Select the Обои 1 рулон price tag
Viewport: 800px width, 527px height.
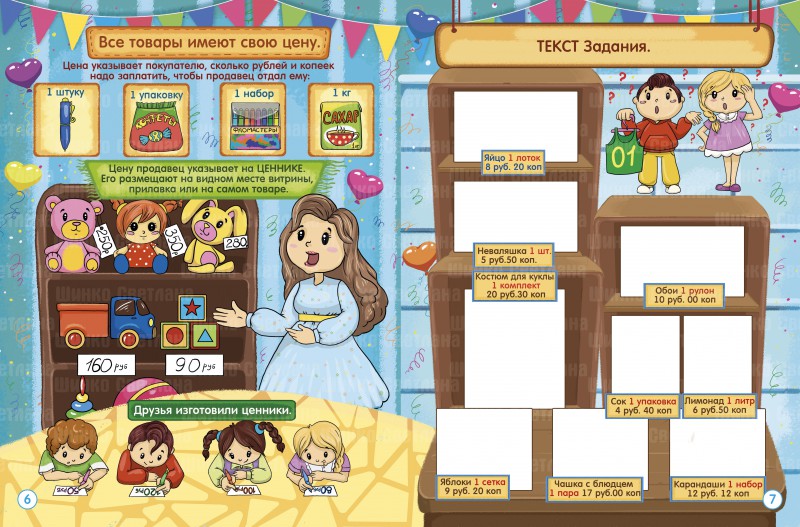685,294
